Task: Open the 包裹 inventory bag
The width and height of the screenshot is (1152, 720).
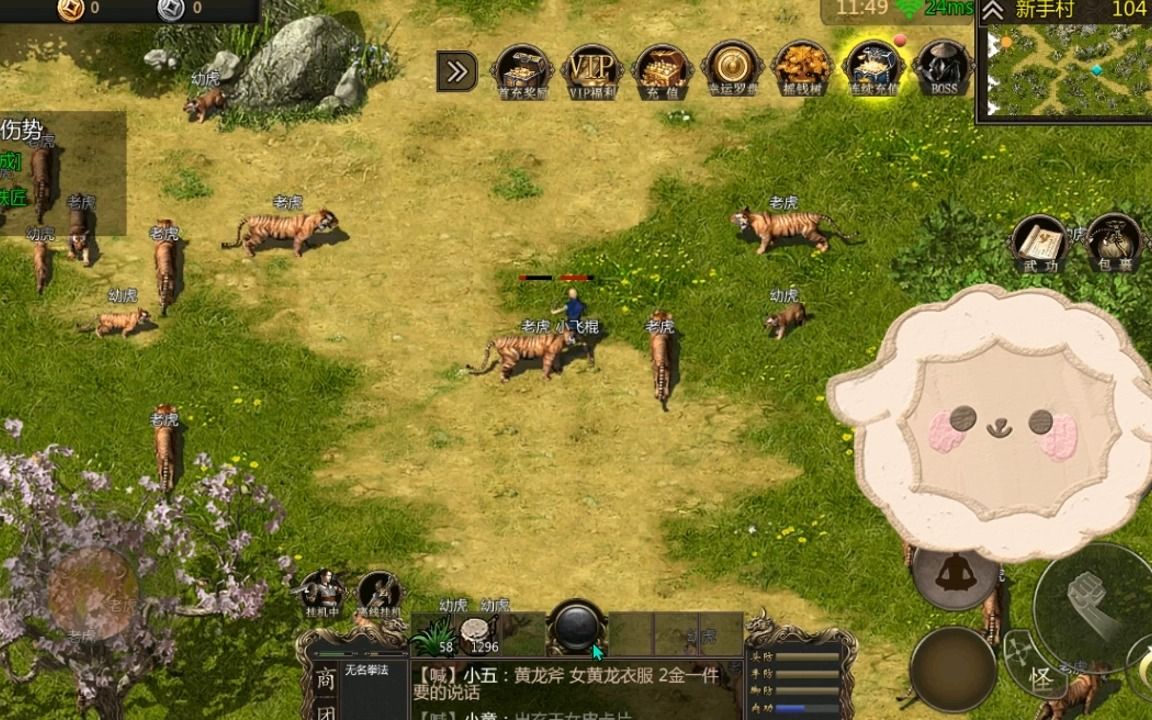Action: tap(1112, 243)
